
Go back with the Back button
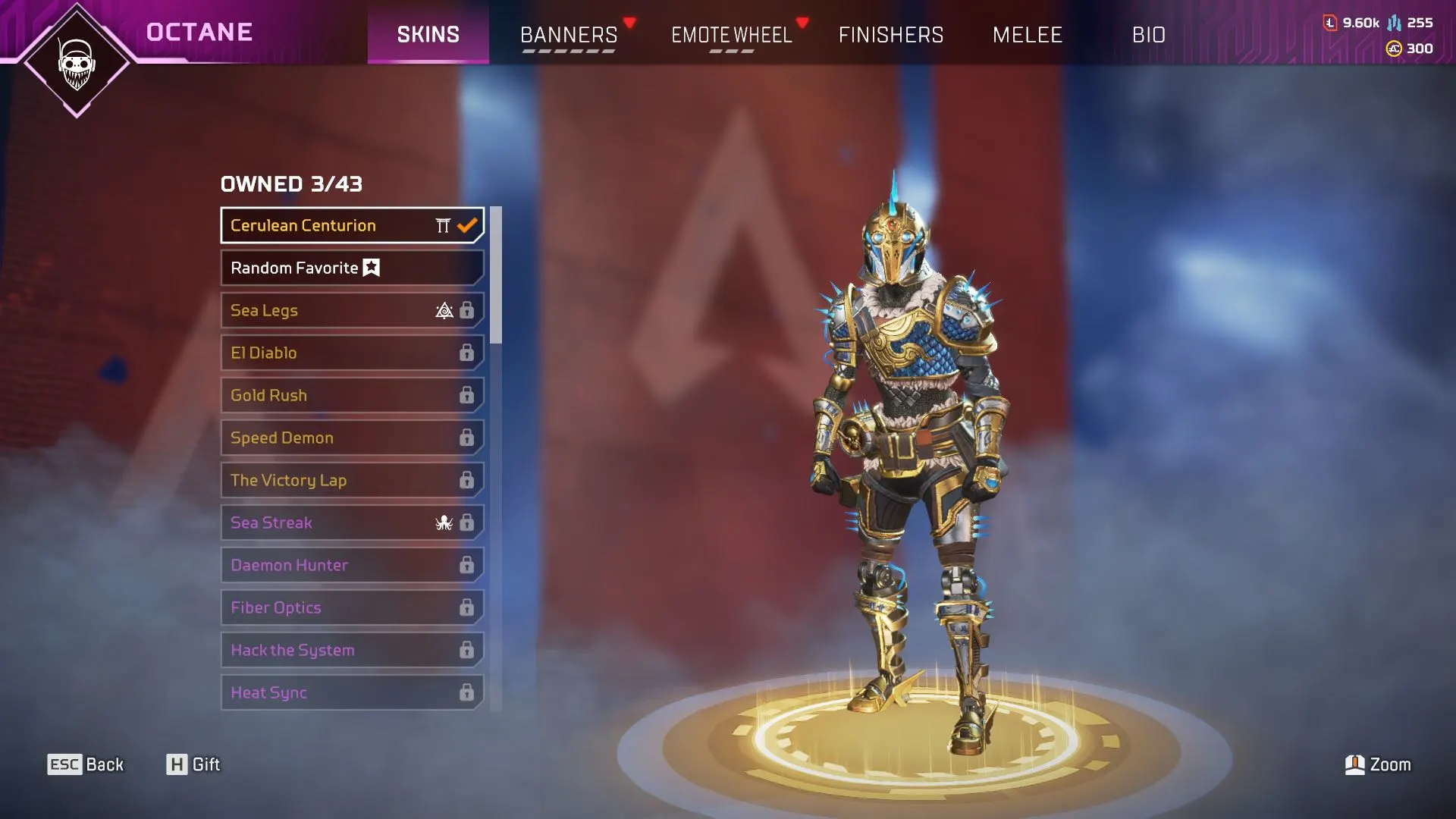[x=86, y=764]
